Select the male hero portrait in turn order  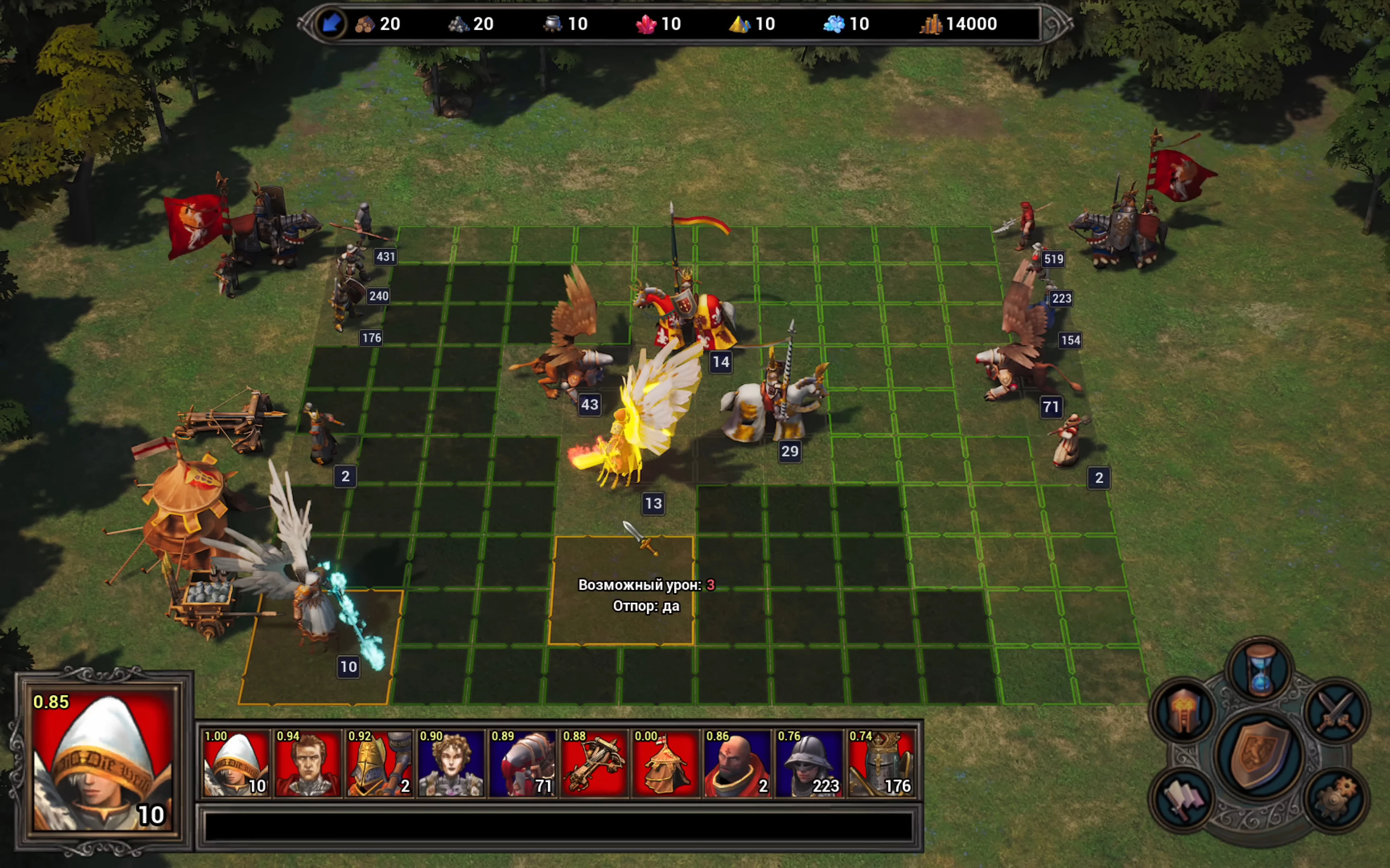[307, 763]
